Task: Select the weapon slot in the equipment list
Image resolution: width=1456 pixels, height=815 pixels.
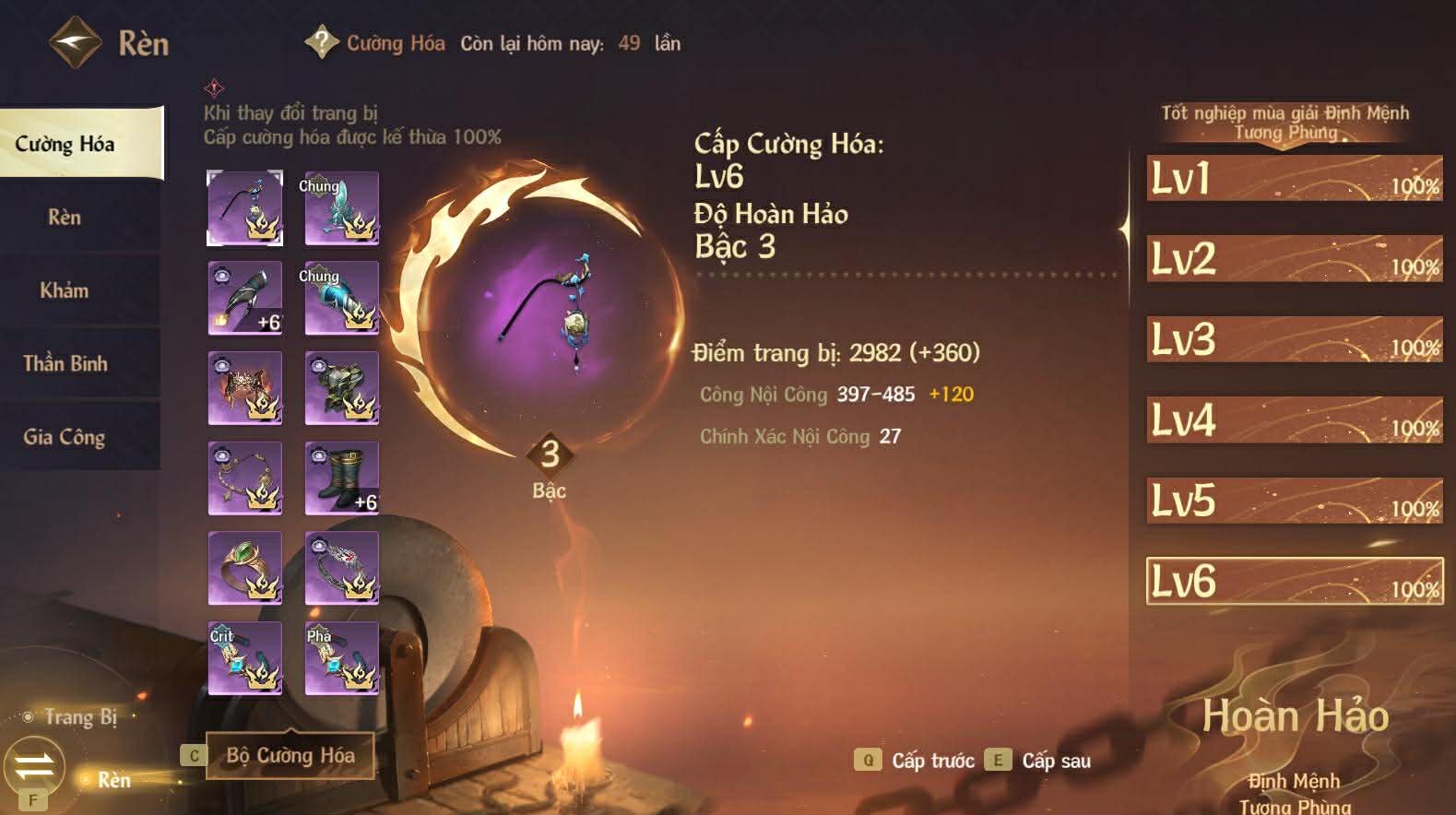Action: coord(243,207)
